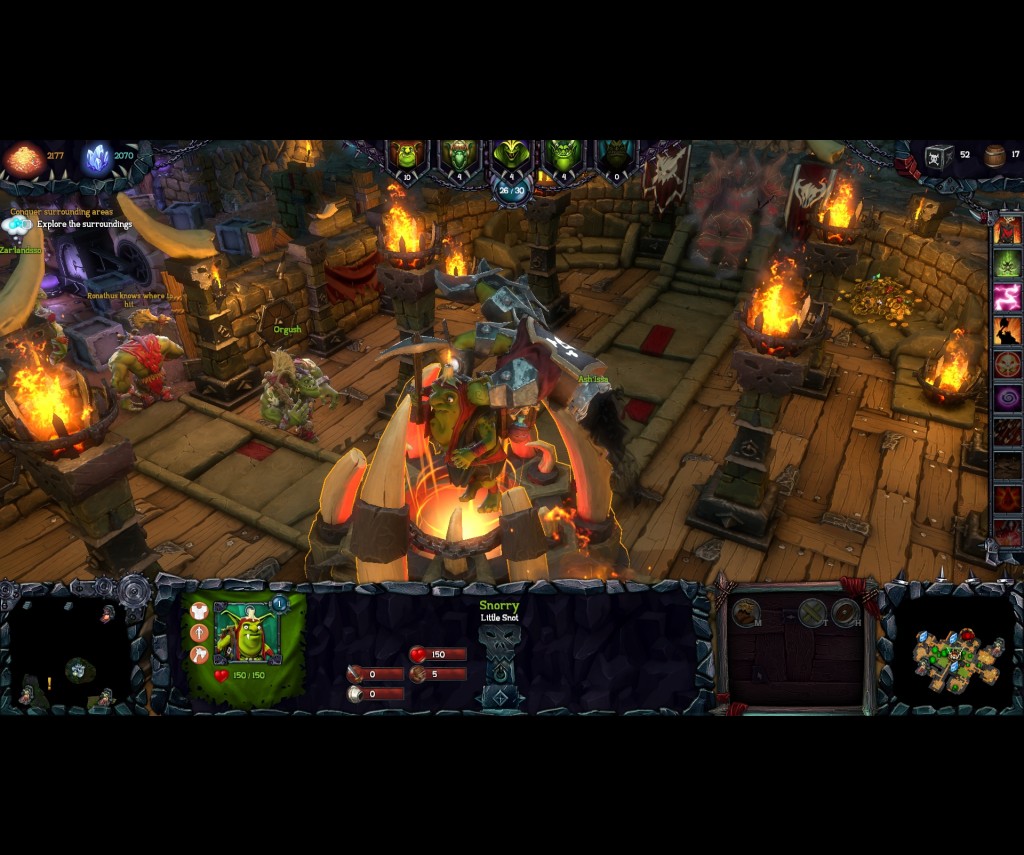Click the dungeon minimap at bottom right
Viewport: 1024px width, 855px height.
(956, 656)
